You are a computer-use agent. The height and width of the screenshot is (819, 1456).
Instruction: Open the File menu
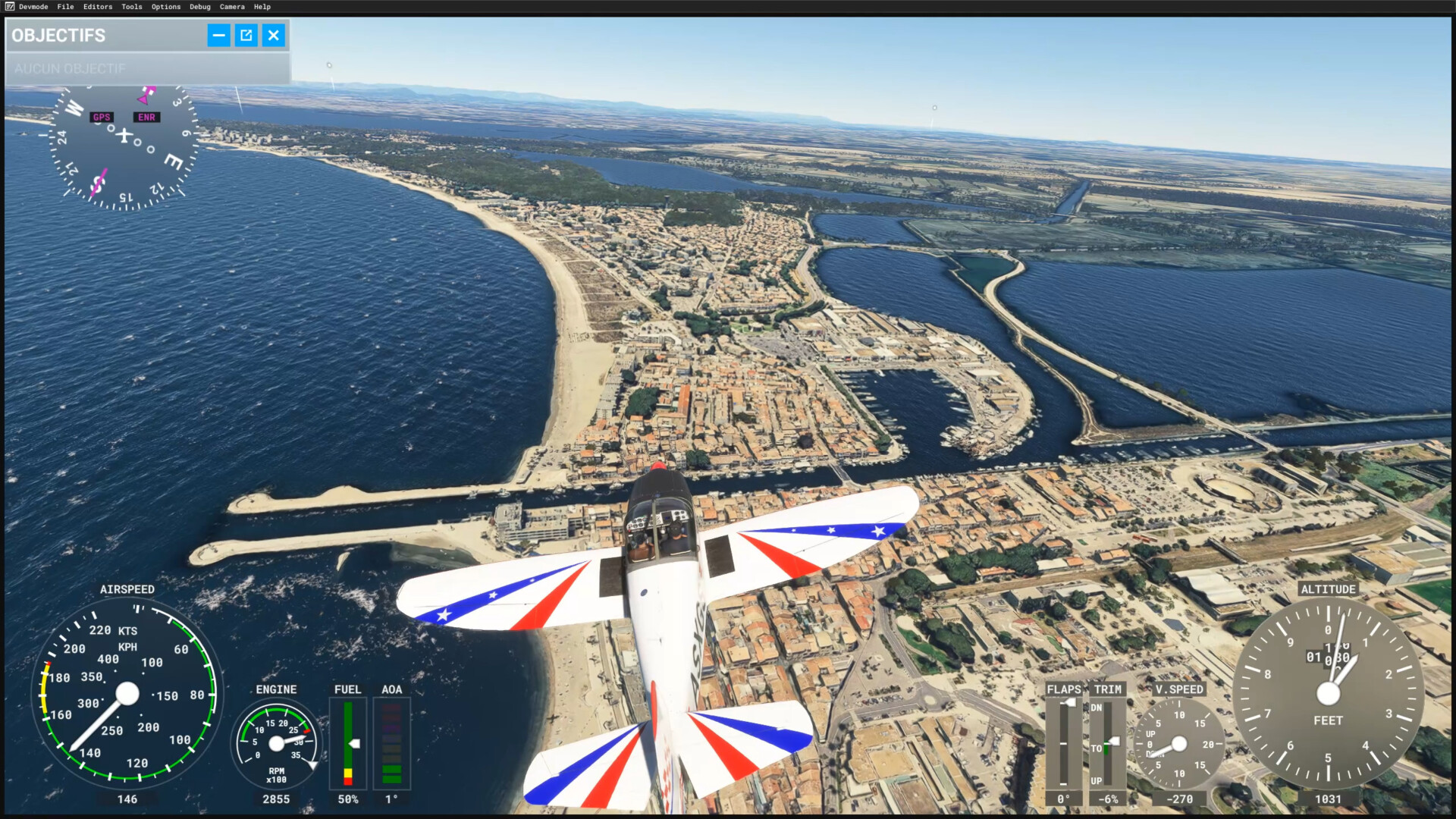click(x=65, y=7)
